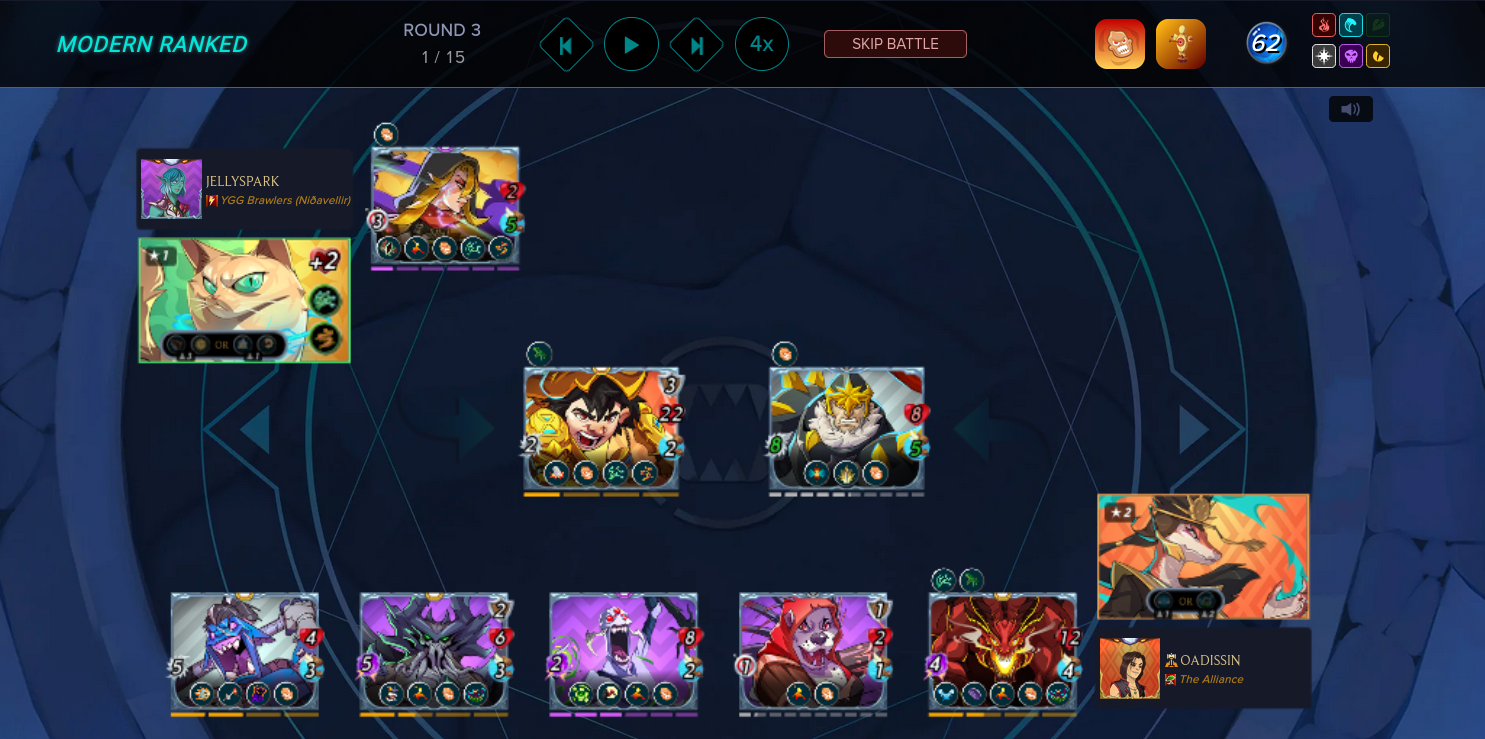Toggle the 4x playback speed
1485x739 pixels.
click(x=762, y=44)
